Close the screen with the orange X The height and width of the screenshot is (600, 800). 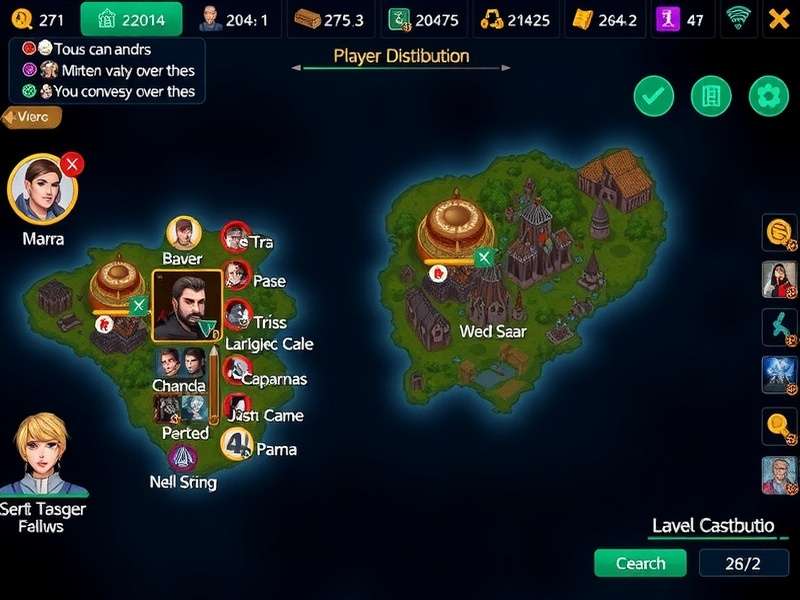click(778, 17)
